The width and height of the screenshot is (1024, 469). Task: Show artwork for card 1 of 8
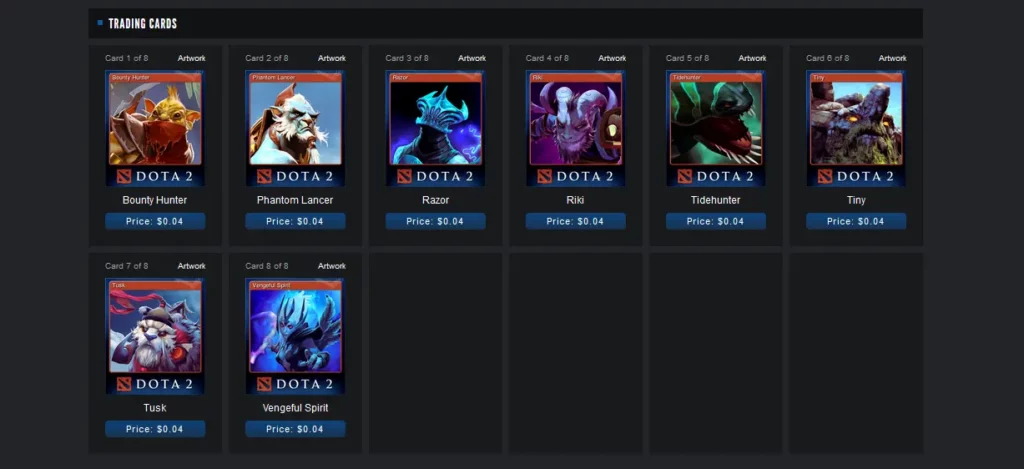tap(191, 58)
